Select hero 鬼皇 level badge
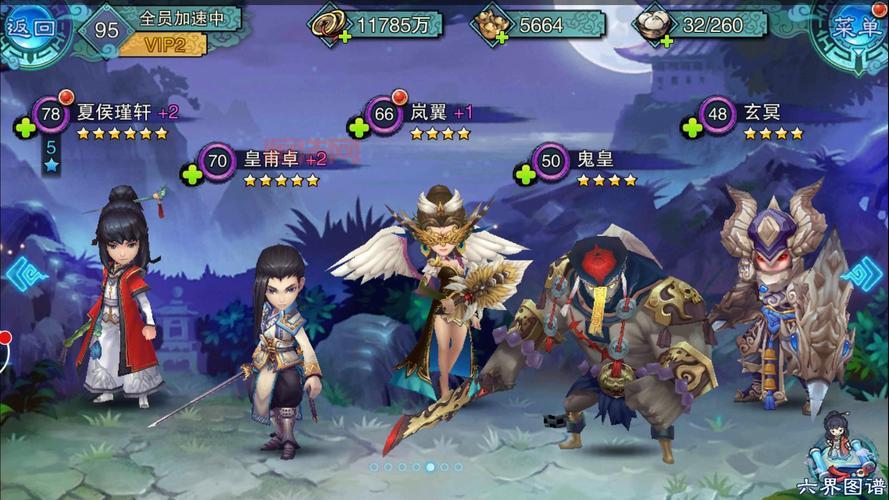This screenshot has height=500, width=889. click(x=550, y=159)
